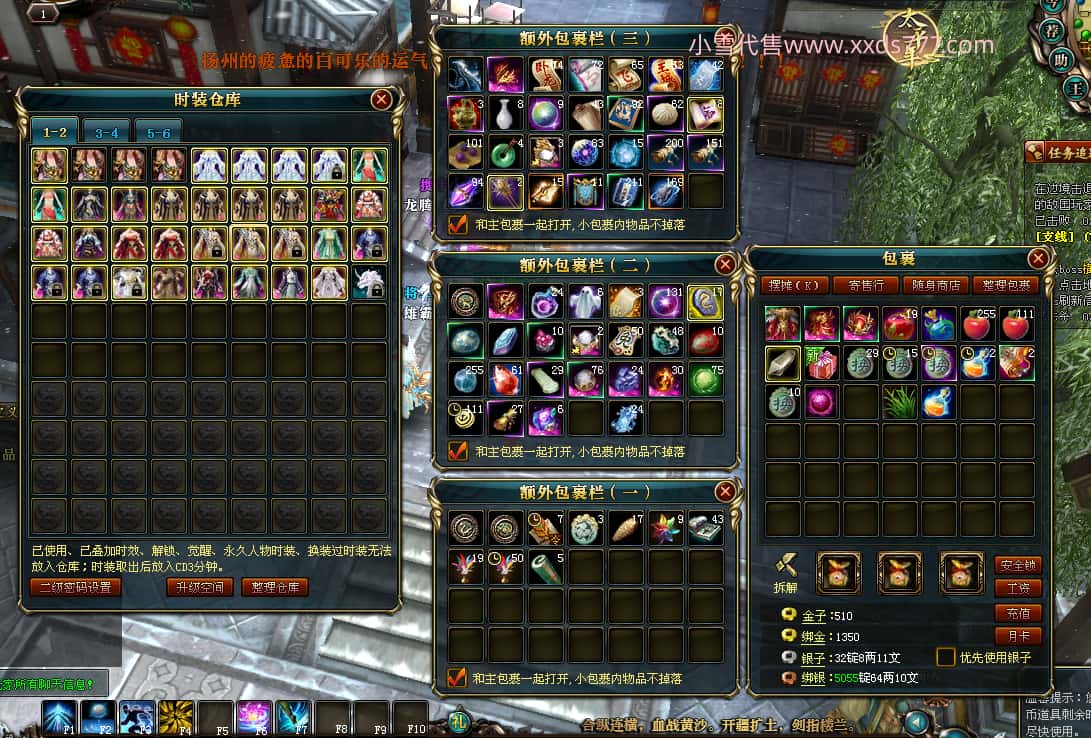1091x738 pixels.
Task: Close the 包裹 bag window
Action: pyautogui.click(x=1038, y=259)
